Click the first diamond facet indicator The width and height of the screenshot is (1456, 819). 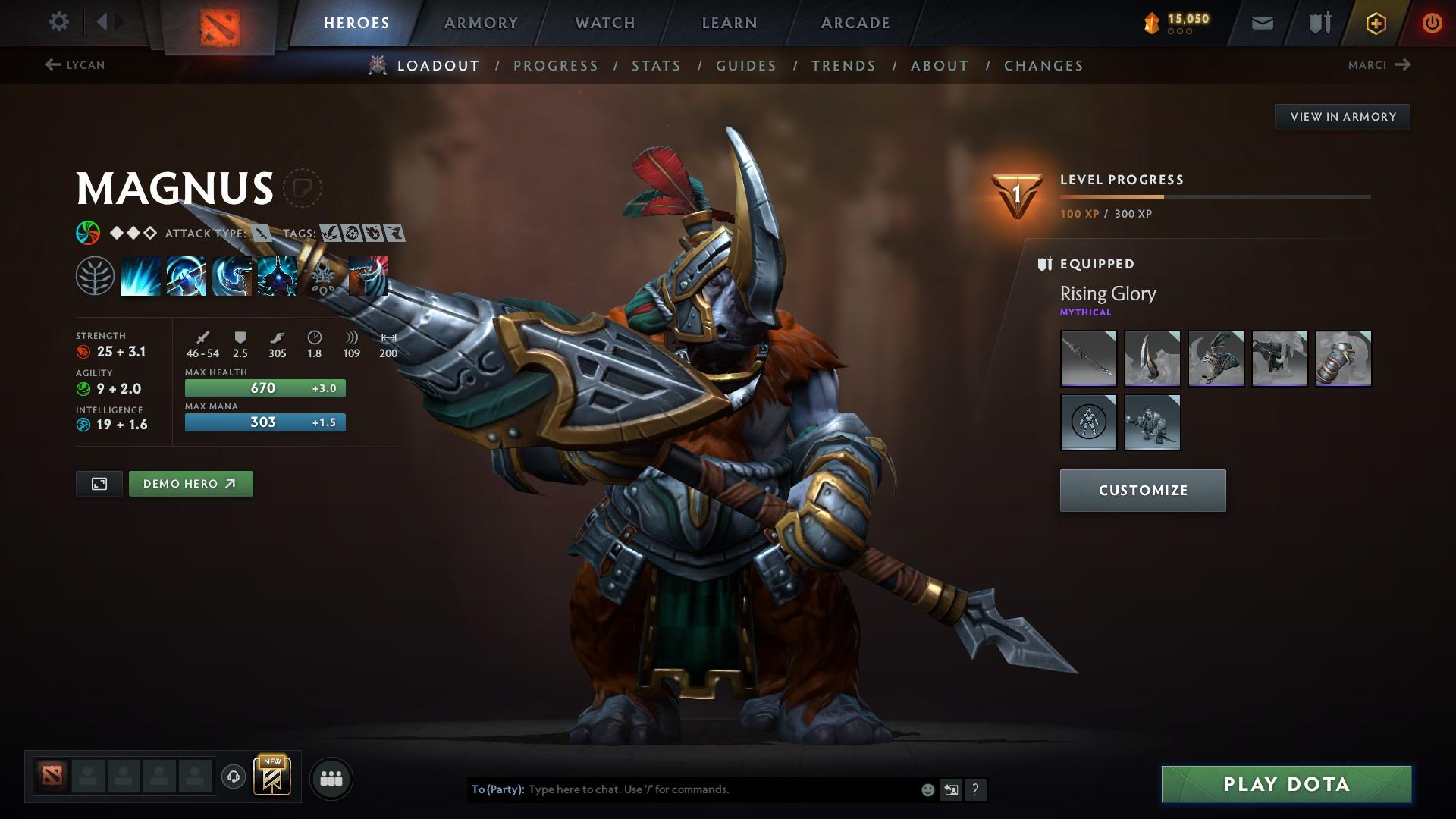click(115, 233)
